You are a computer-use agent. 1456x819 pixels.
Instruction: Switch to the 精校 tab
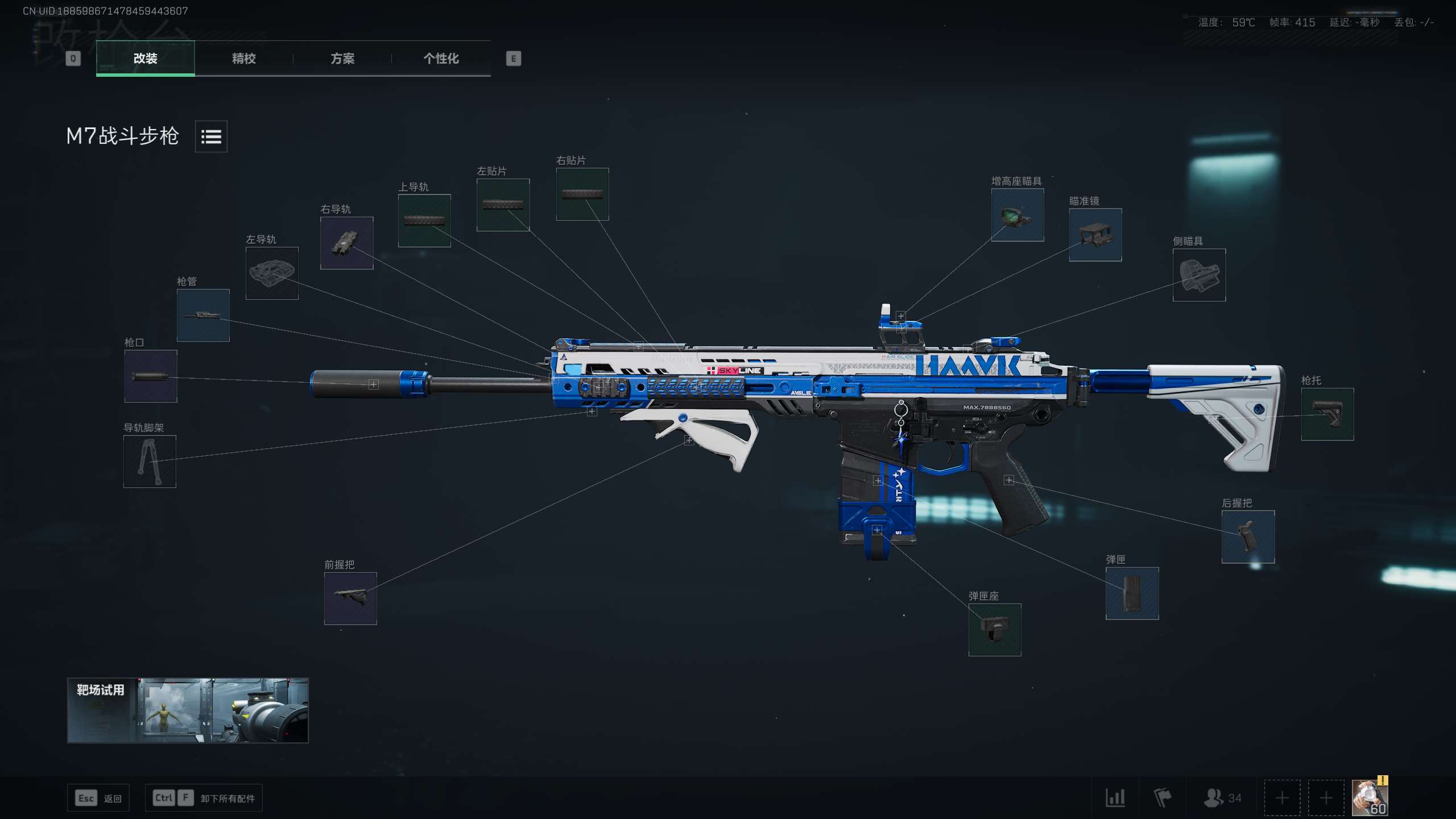243,58
